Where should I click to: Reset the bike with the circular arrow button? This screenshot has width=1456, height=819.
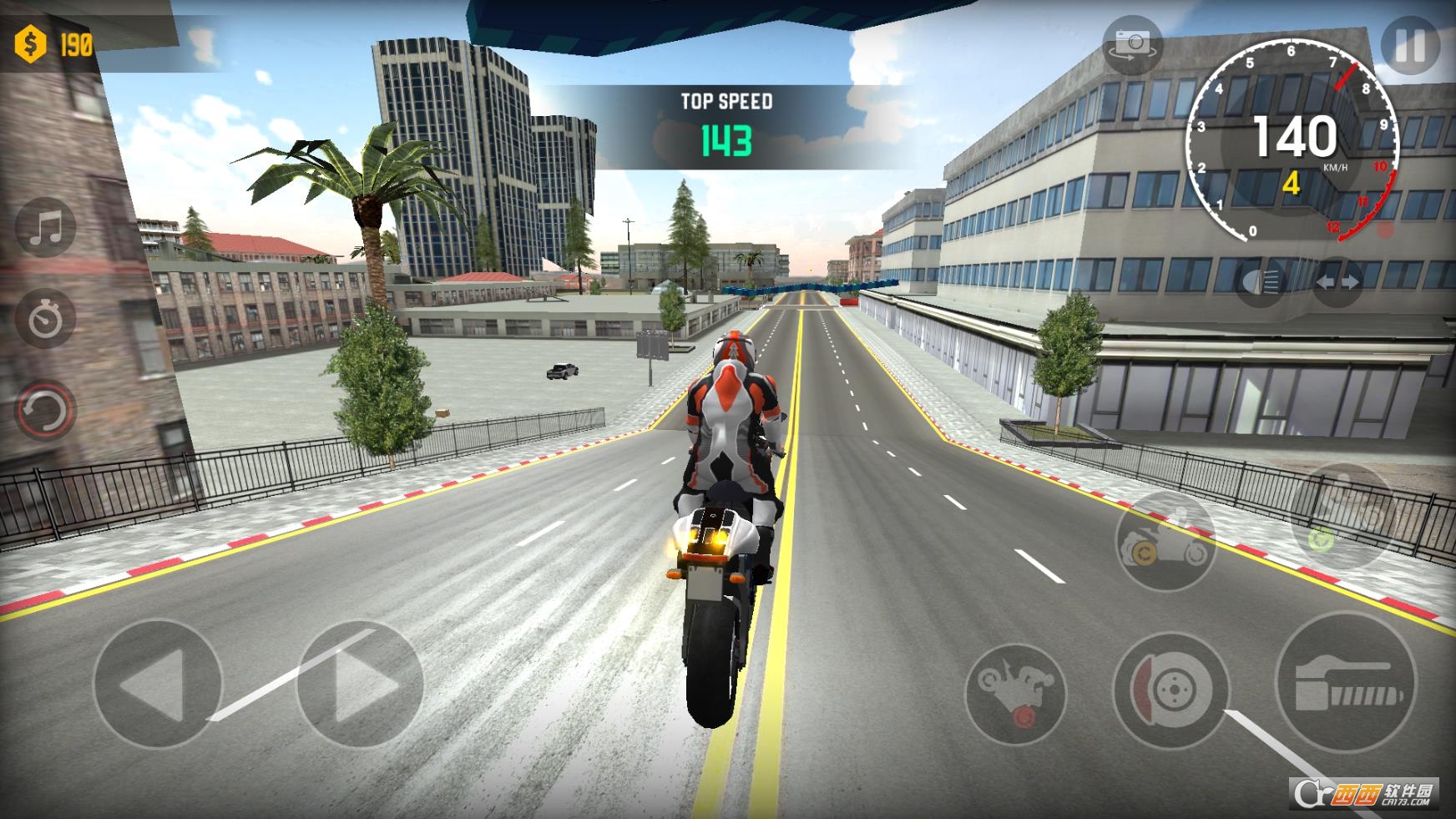(x=46, y=410)
